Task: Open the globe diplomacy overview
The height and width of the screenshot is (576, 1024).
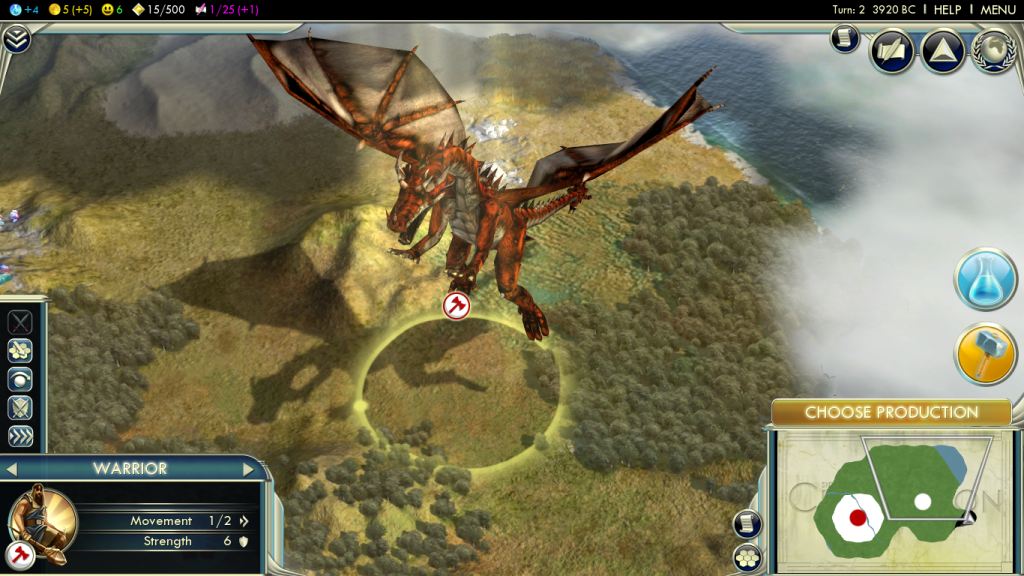Action: (993, 51)
